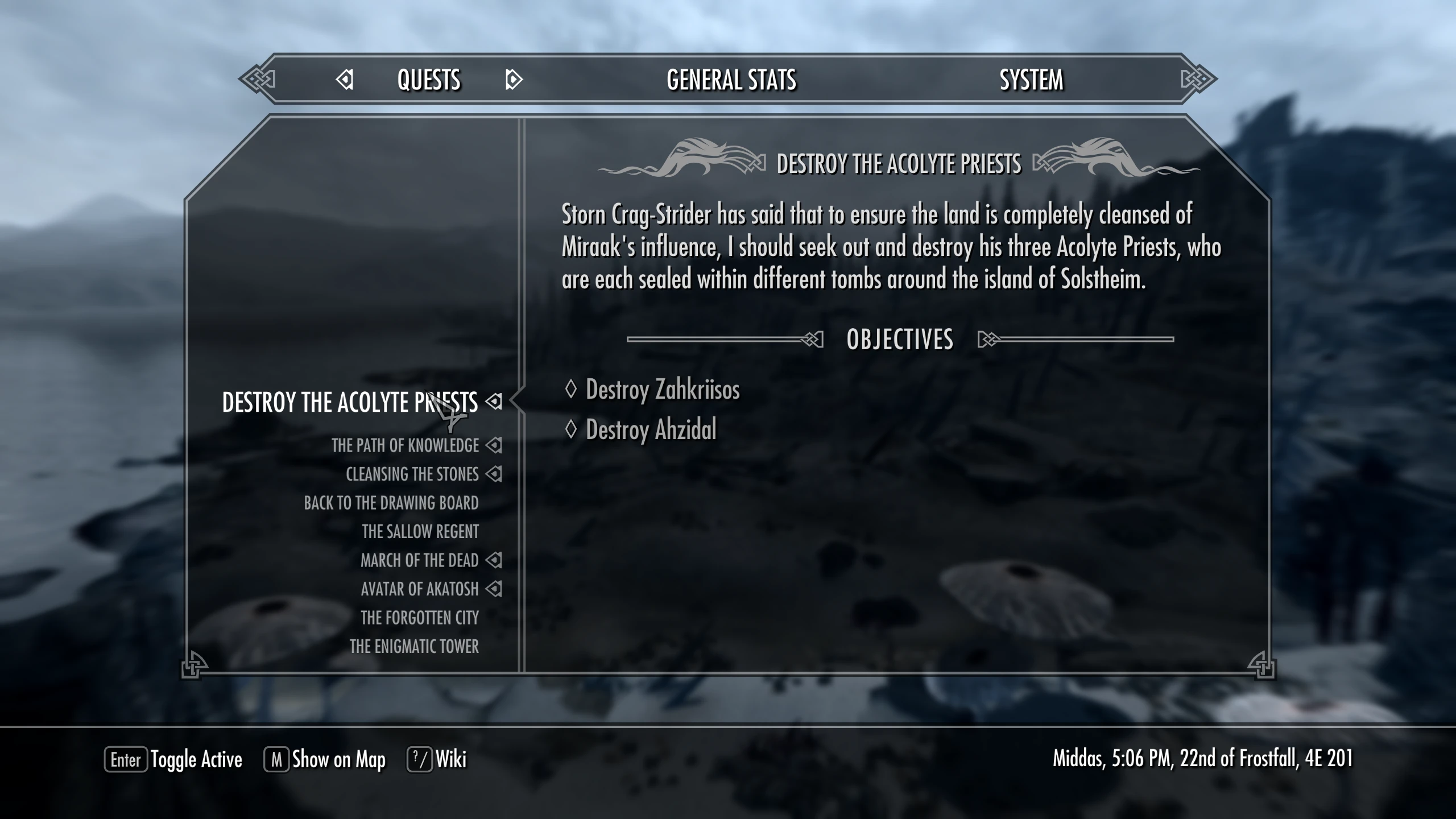Choose The Enigmatic Tower quest
The image size is (1456, 819).
tap(413, 647)
